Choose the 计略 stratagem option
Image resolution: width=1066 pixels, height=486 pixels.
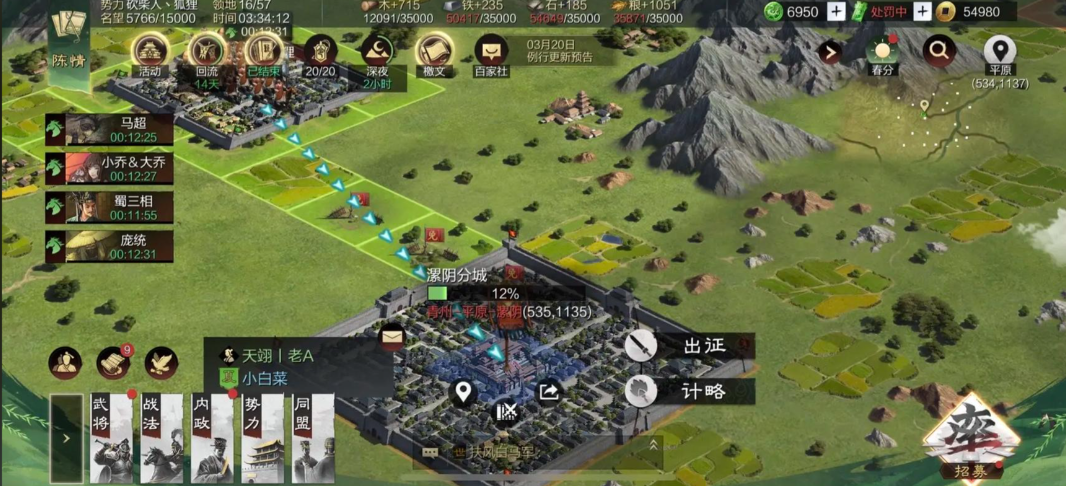[690, 391]
